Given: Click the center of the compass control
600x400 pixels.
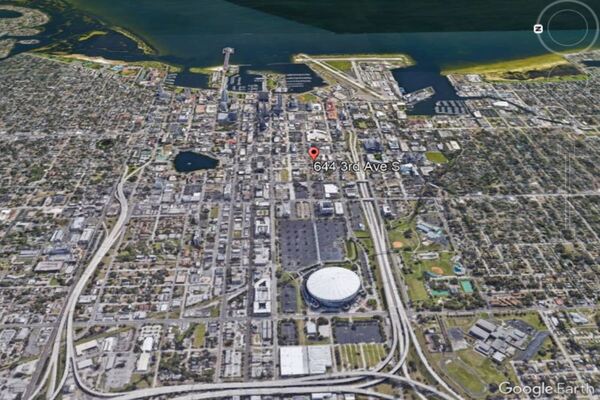Looking at the screenshot, I should [x=566, y=25].
